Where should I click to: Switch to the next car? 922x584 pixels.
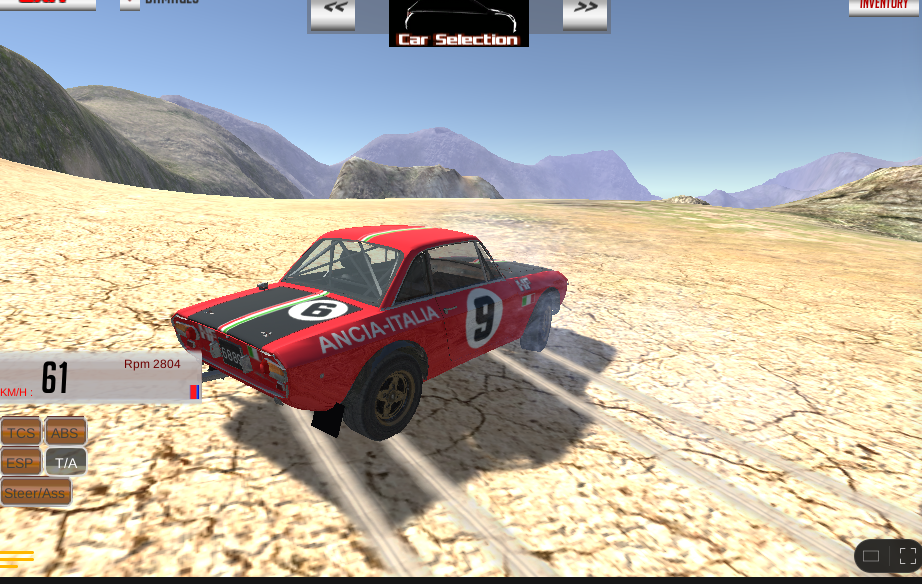click(x=585, y=12)
